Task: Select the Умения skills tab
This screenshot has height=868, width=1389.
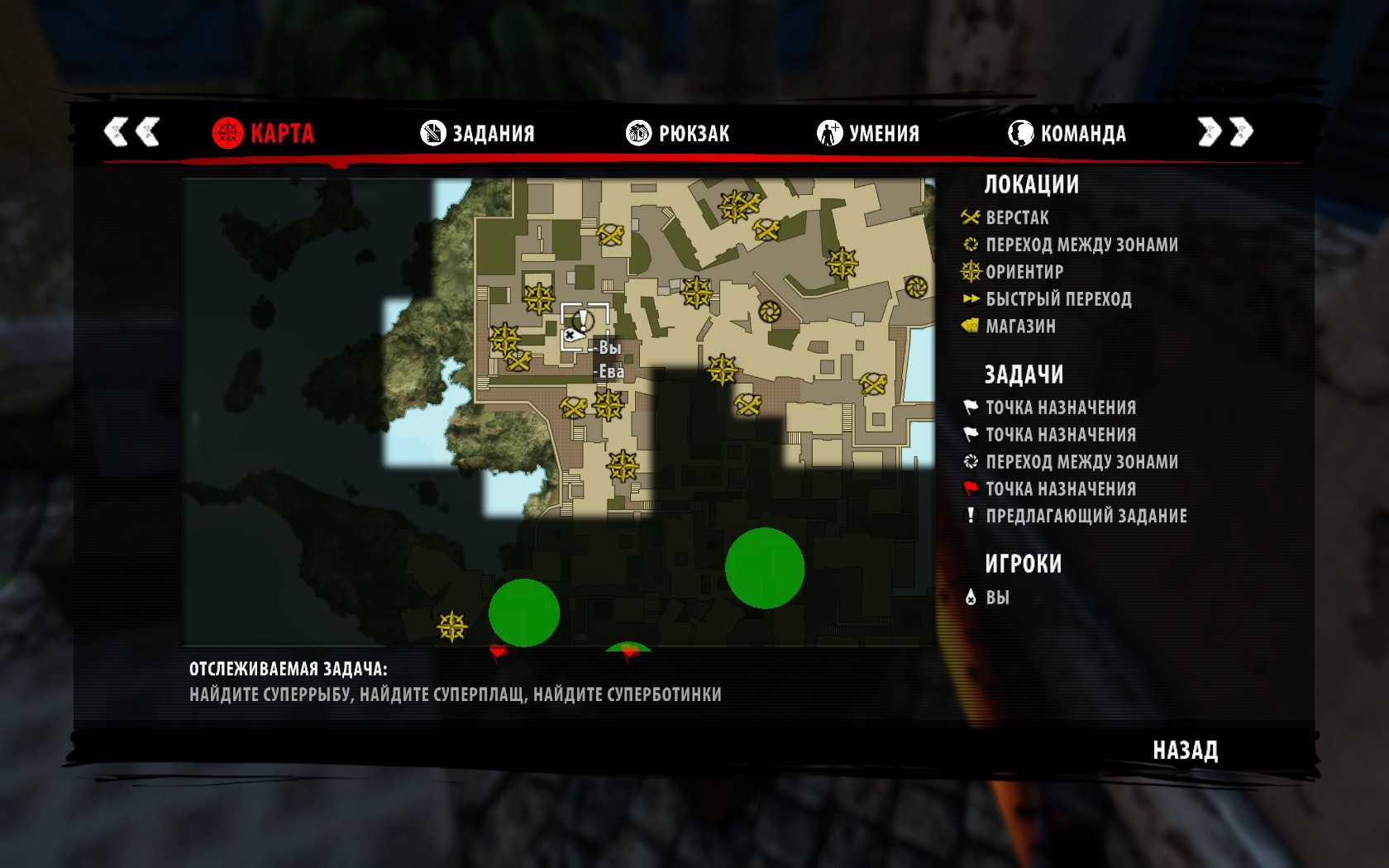Action: [x=868, y=133]
